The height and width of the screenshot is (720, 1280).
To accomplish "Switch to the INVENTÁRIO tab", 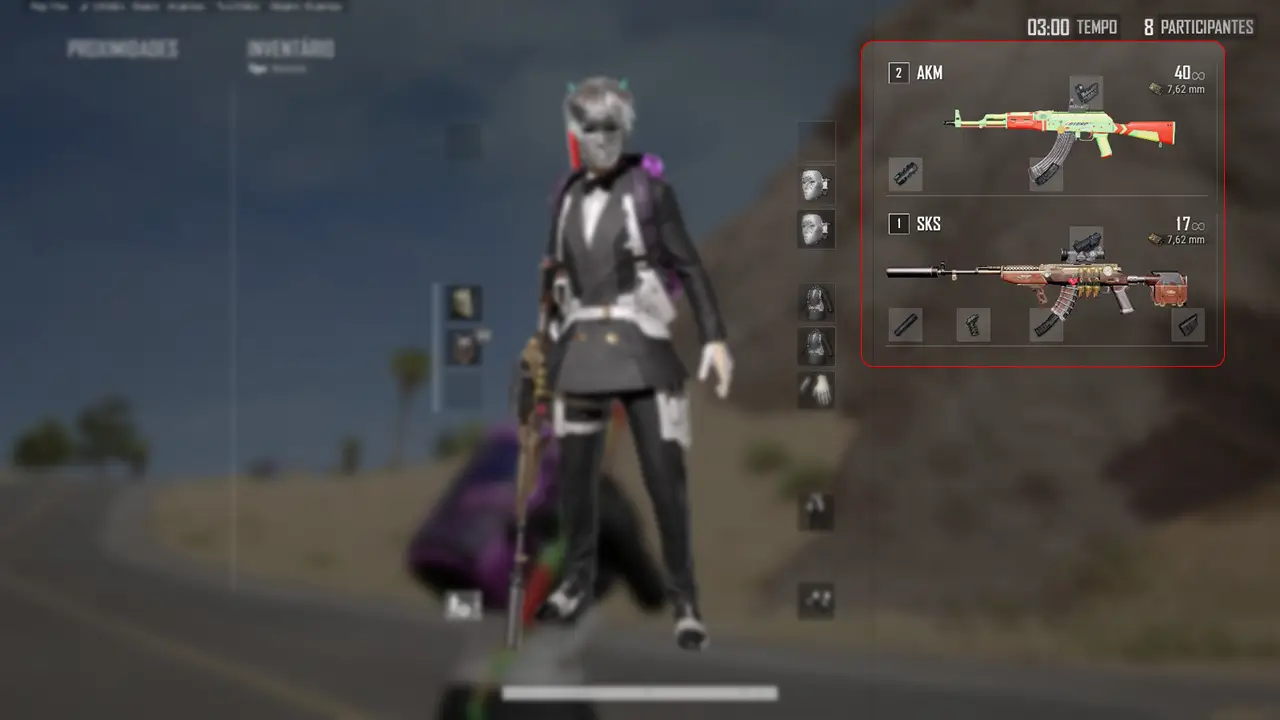I will click(290, 48).
